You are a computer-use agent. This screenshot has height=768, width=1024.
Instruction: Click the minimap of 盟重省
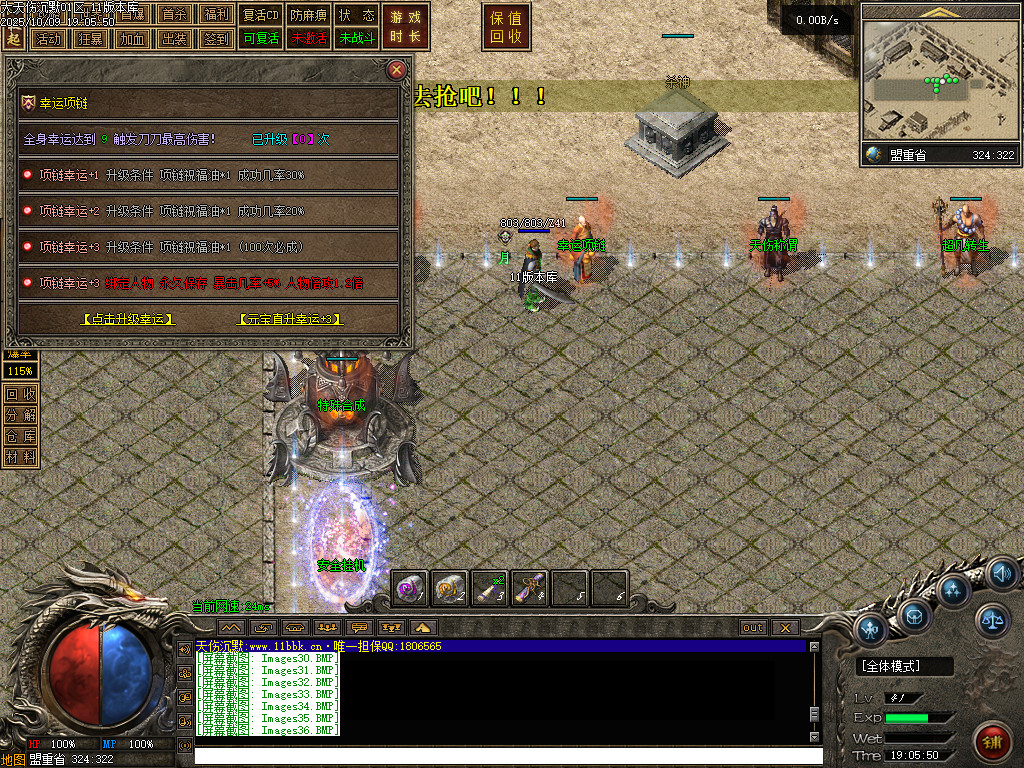click(938, 80)
